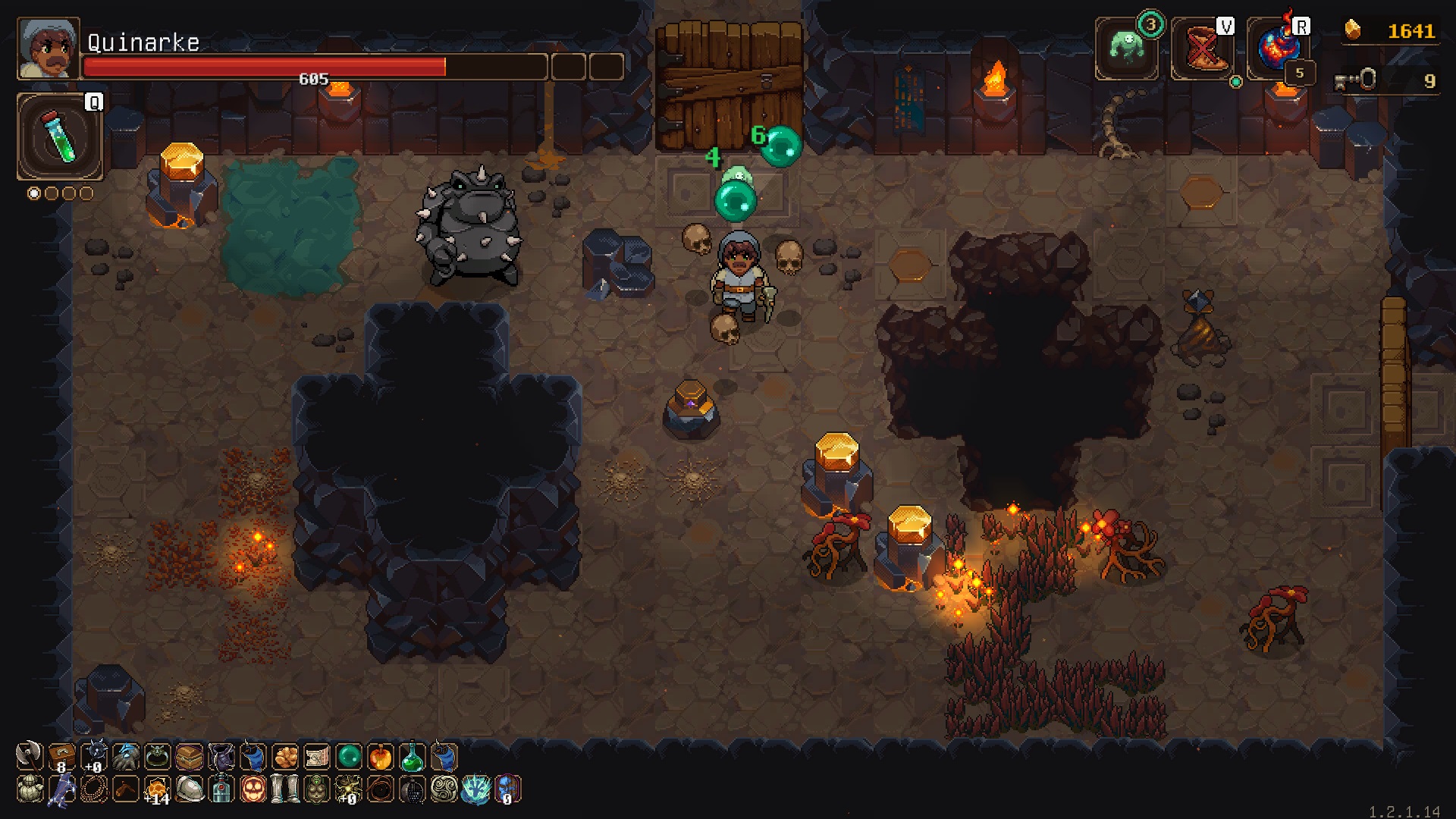Click the blue mask relic
The width and height of the screenshot is (1456, 819).
[507, 789]
